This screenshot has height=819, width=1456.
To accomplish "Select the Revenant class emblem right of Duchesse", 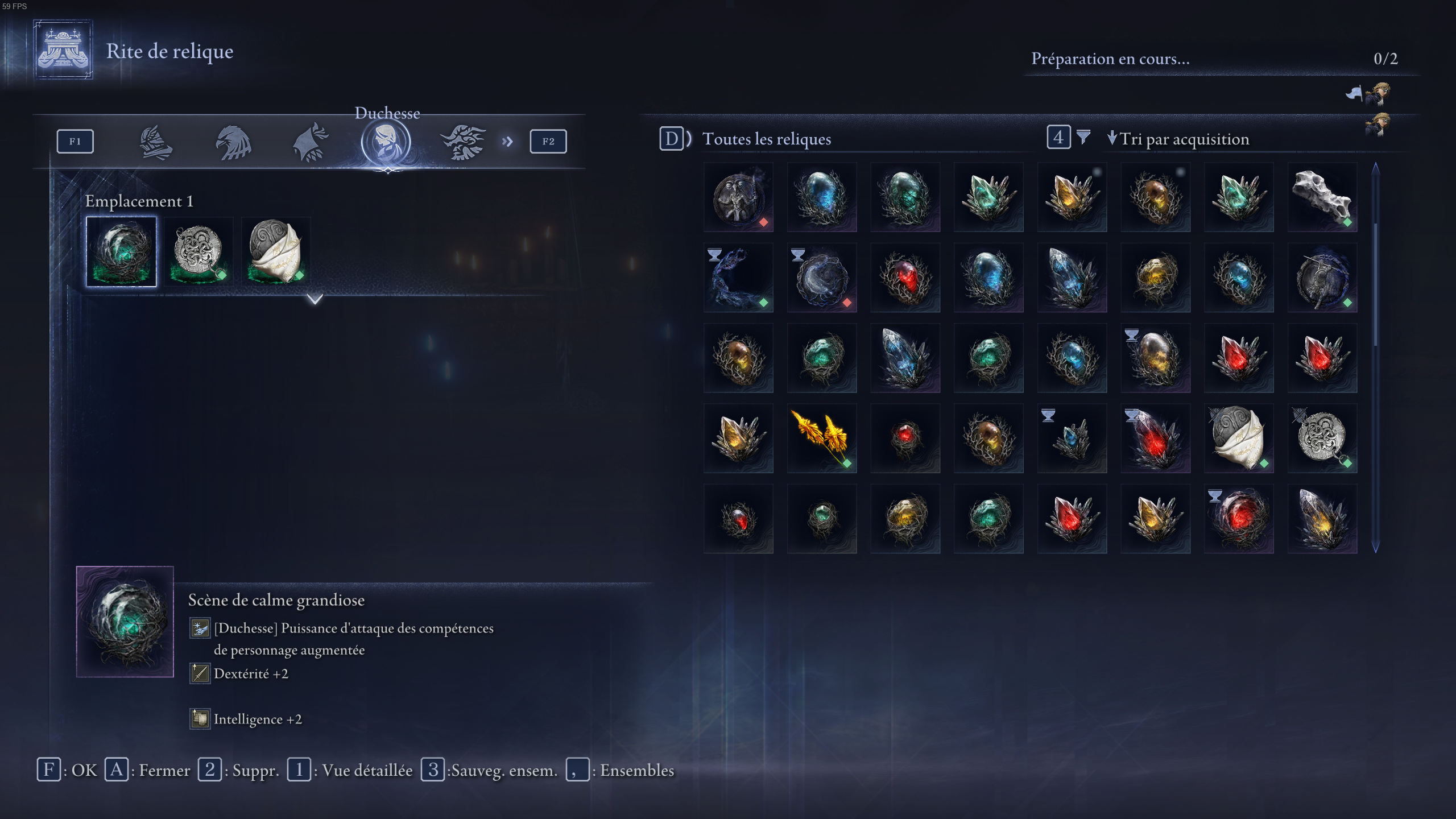I will pyautogui.click(x=464, y=141).
